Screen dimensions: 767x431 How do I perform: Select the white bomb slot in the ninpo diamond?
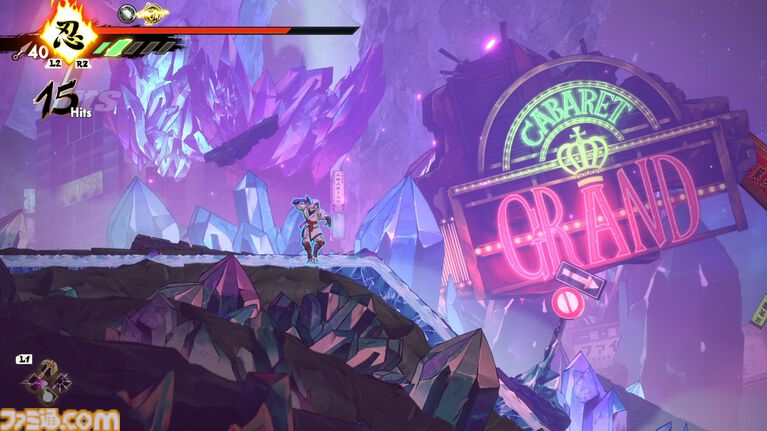(48, 397)
